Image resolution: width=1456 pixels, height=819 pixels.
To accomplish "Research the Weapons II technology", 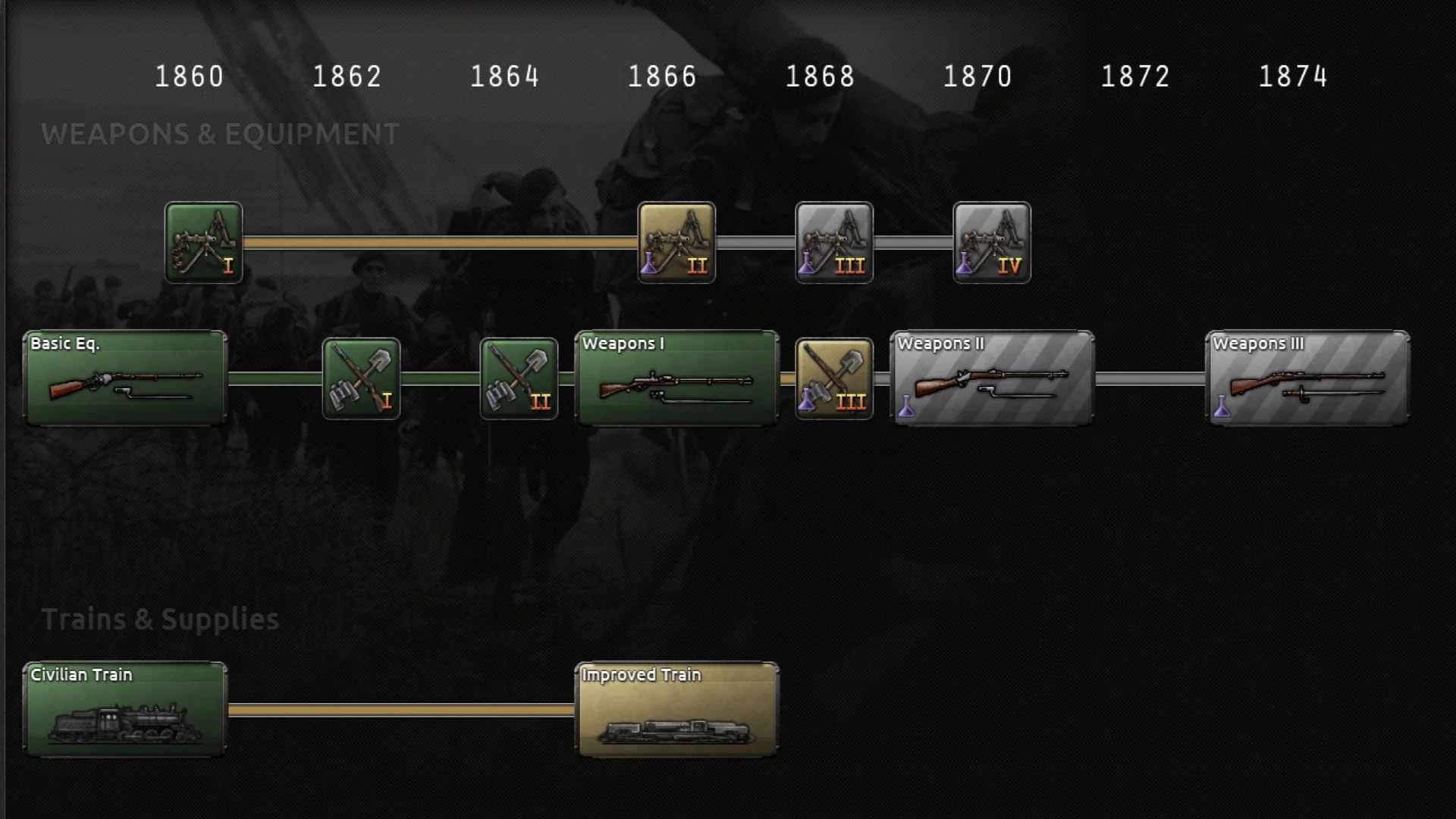I will click(x=992, y=378).
